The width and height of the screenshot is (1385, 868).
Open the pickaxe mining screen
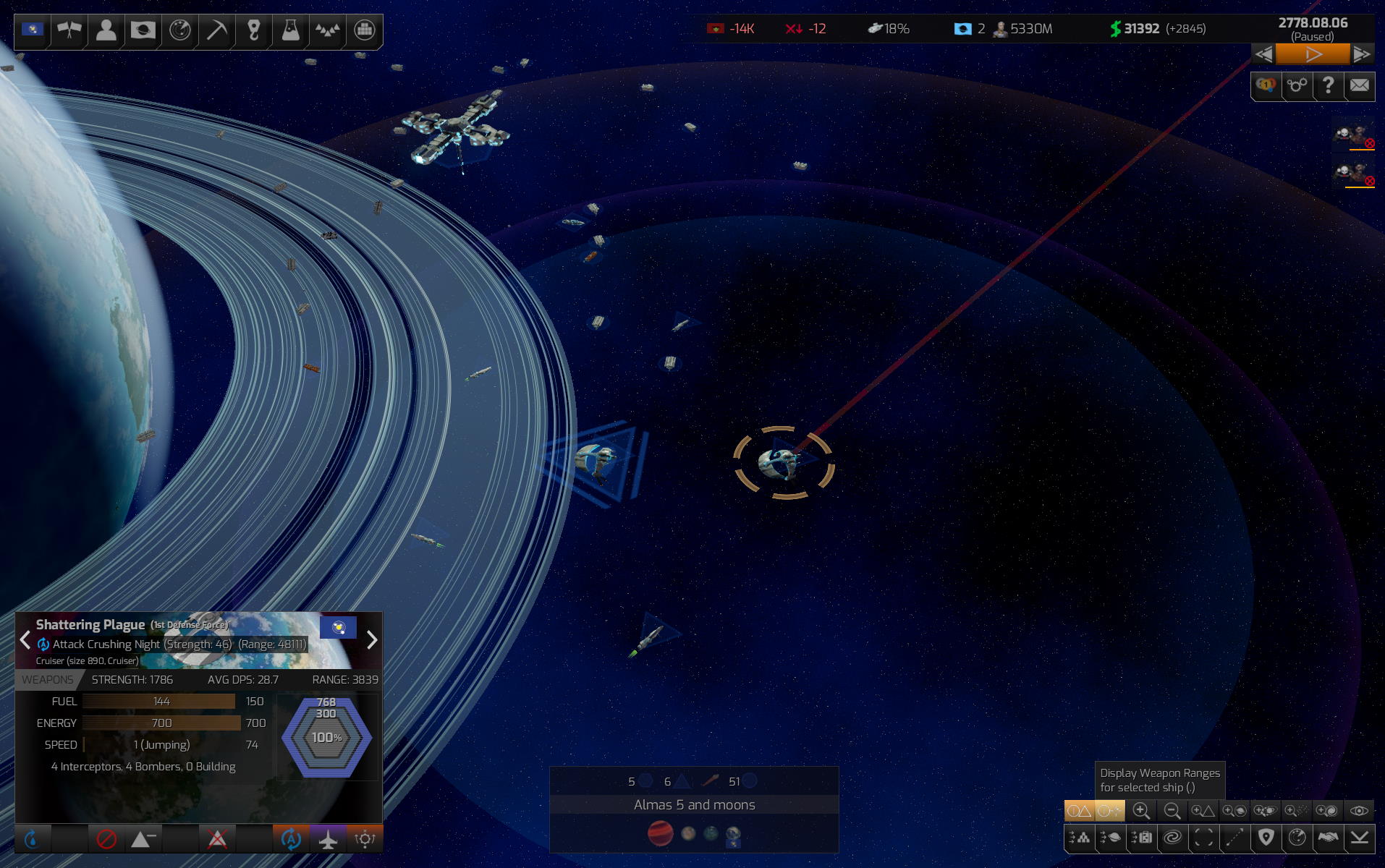[x=216, y=30]
